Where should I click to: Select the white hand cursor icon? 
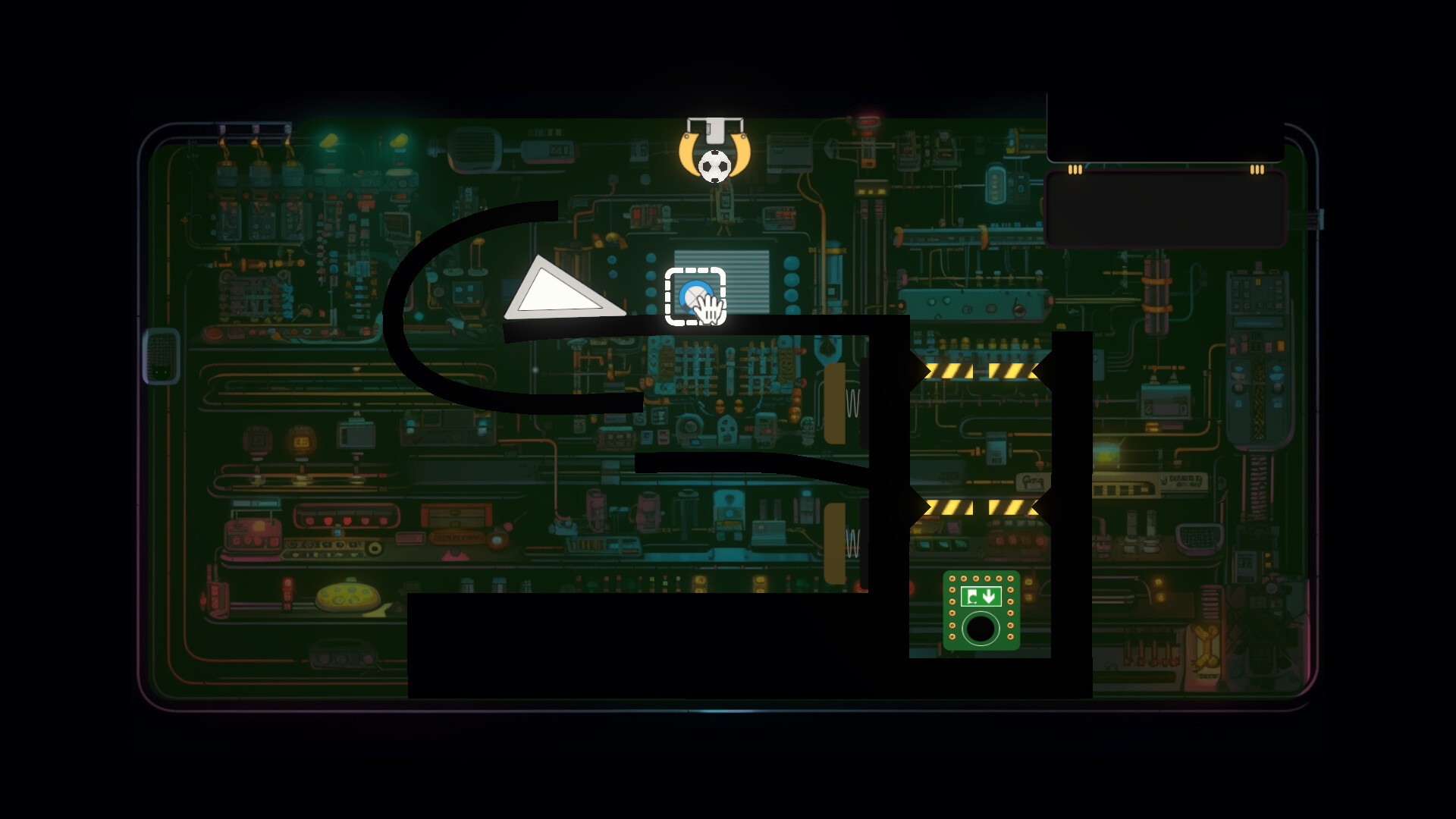(x=708, y=309)
